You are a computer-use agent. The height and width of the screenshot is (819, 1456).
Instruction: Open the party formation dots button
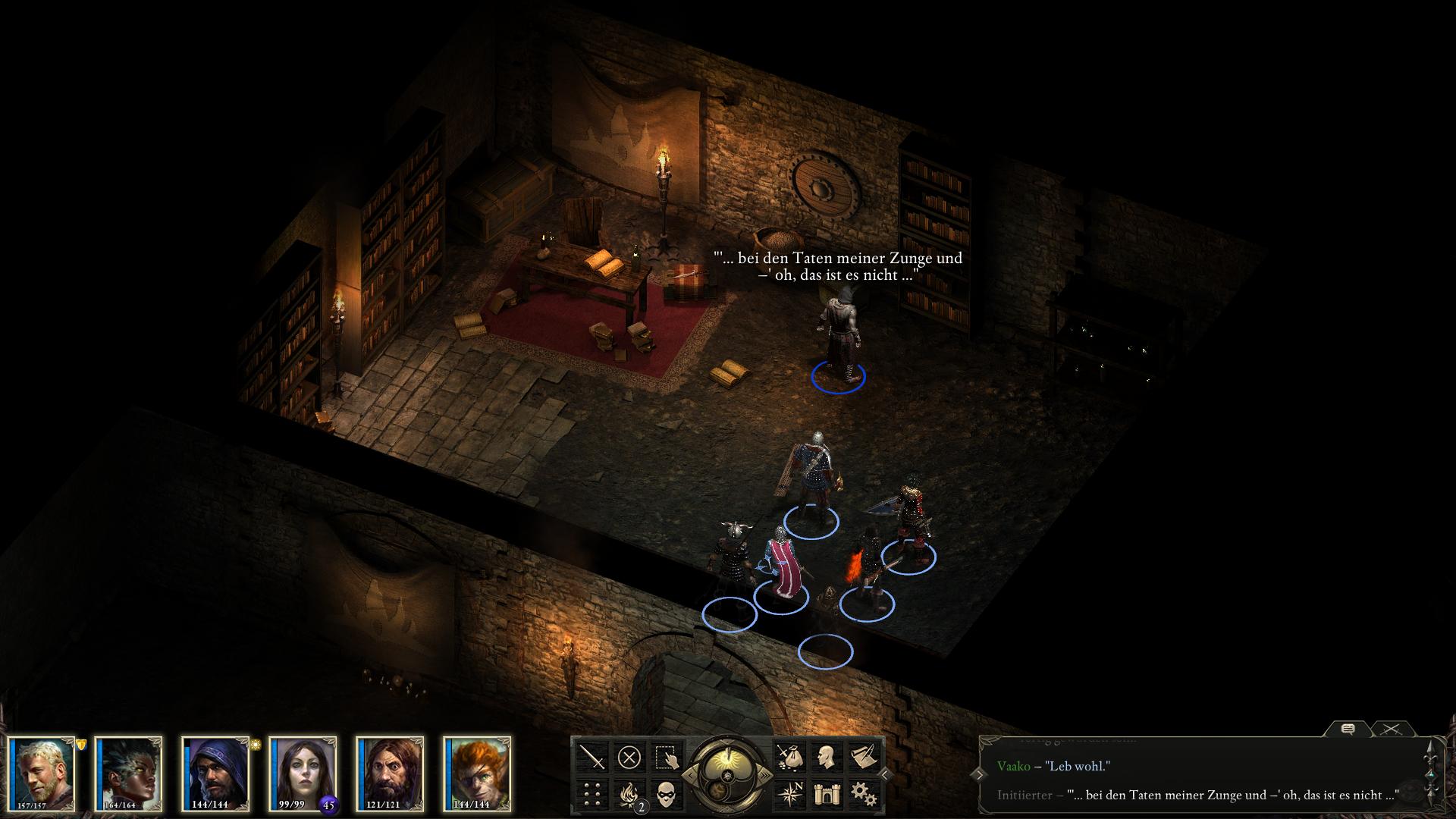pyautogui.click(x=592, y=794)
